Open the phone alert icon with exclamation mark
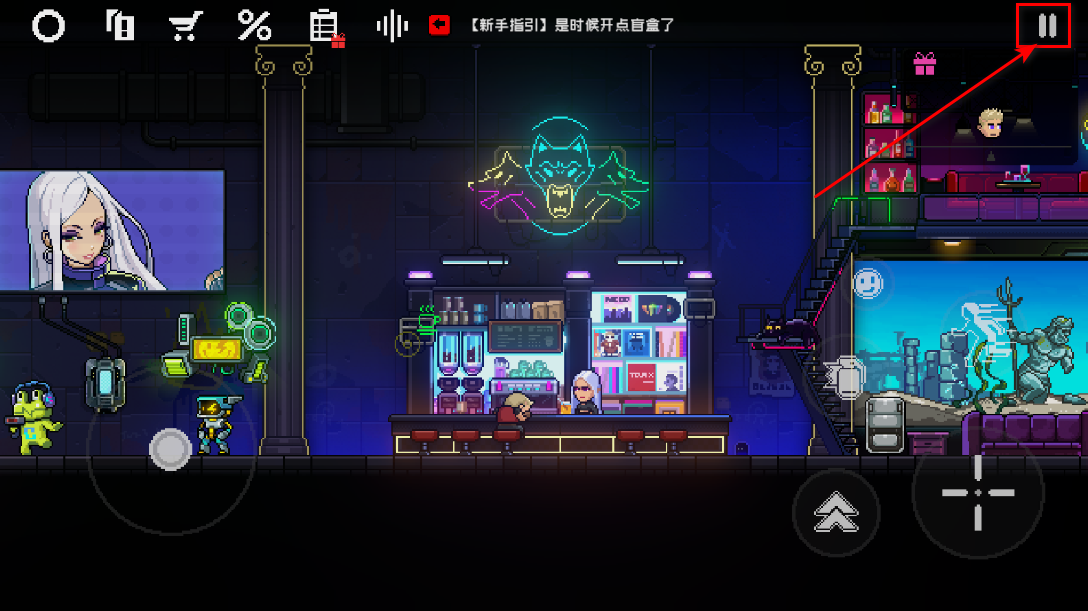This screenshot has height=611, width=1088. [x=120, y=26]
